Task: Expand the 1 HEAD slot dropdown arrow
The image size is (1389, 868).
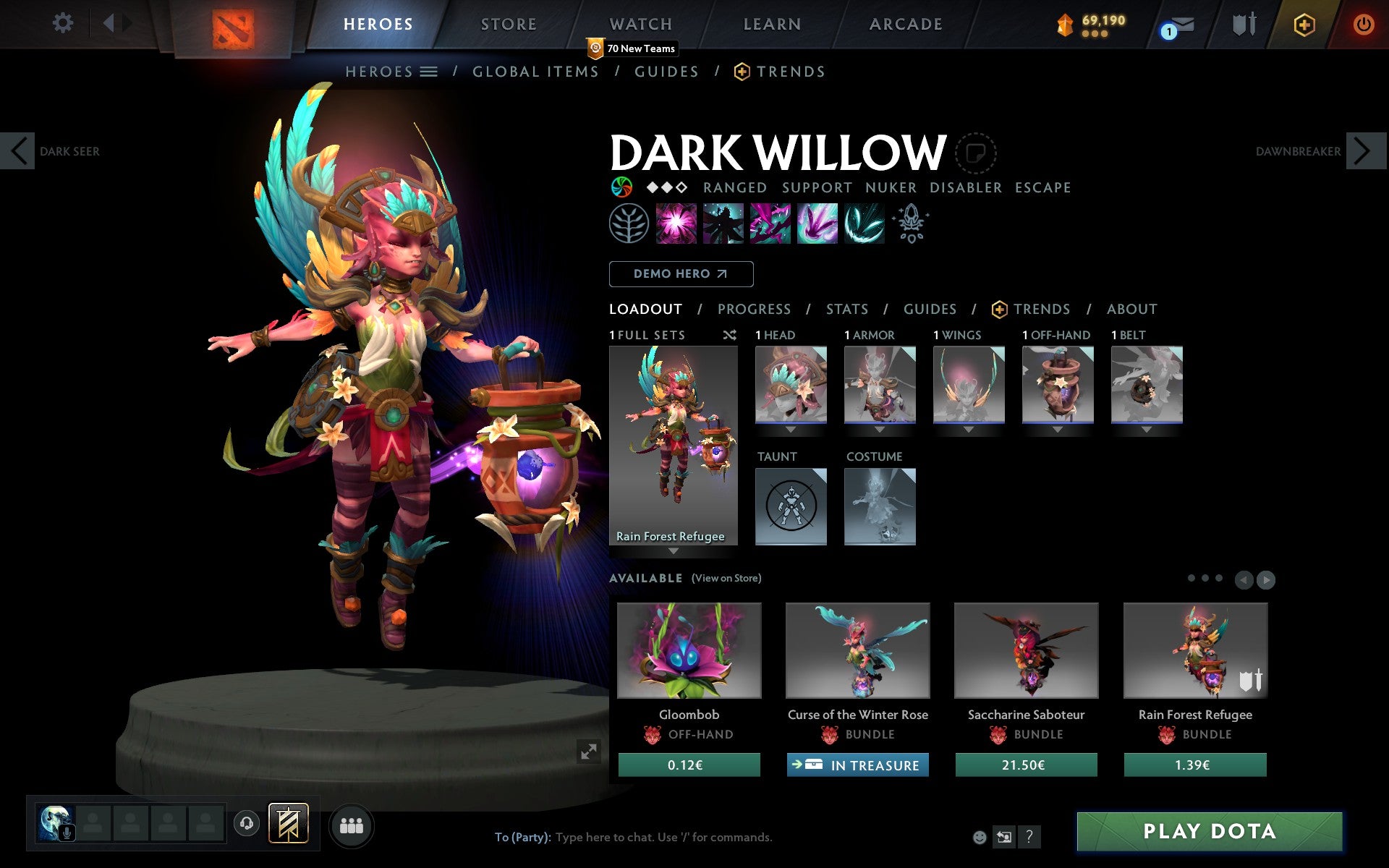Action: point(790,428)
